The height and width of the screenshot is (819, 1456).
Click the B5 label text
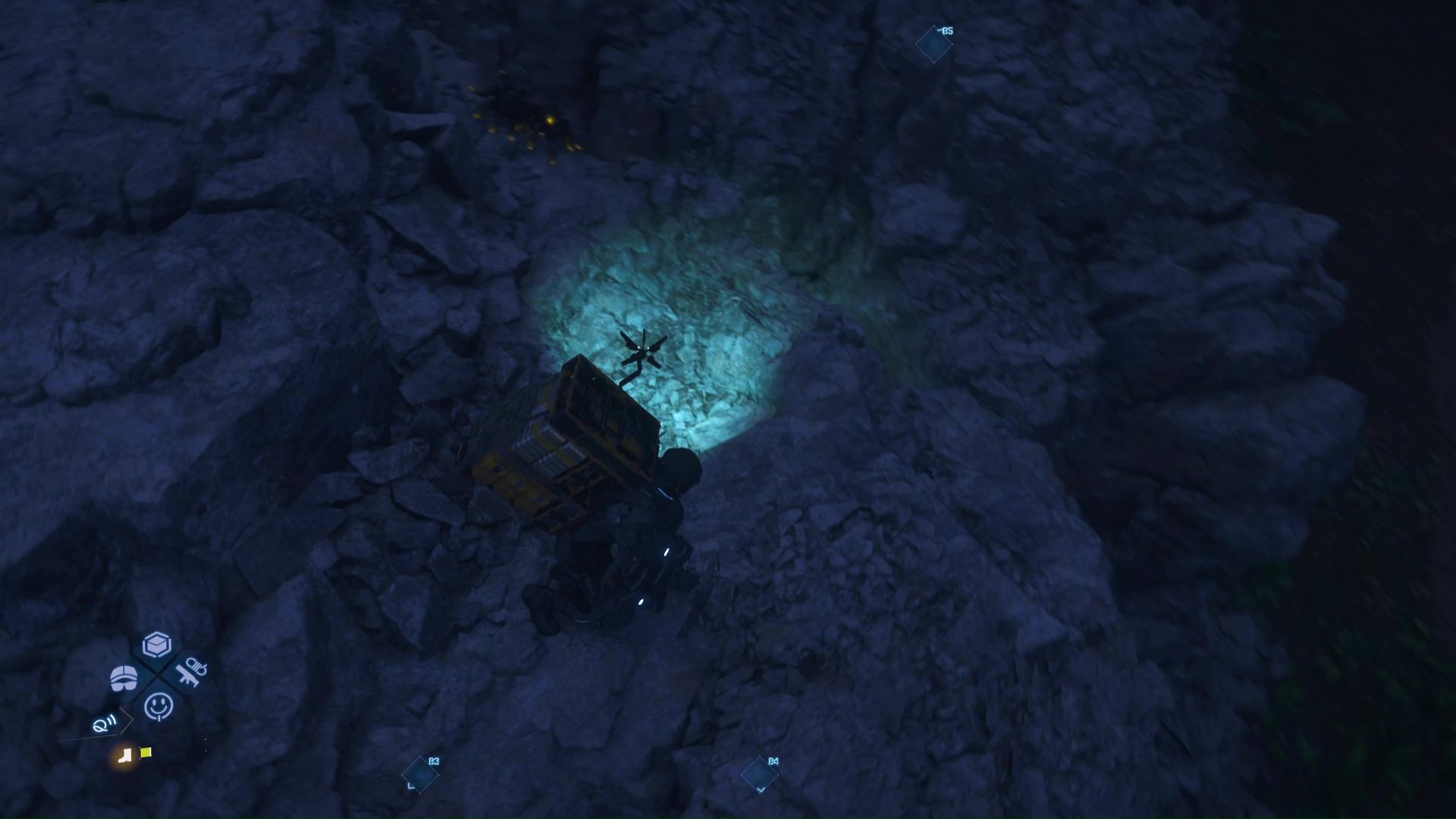pos(948,31)
